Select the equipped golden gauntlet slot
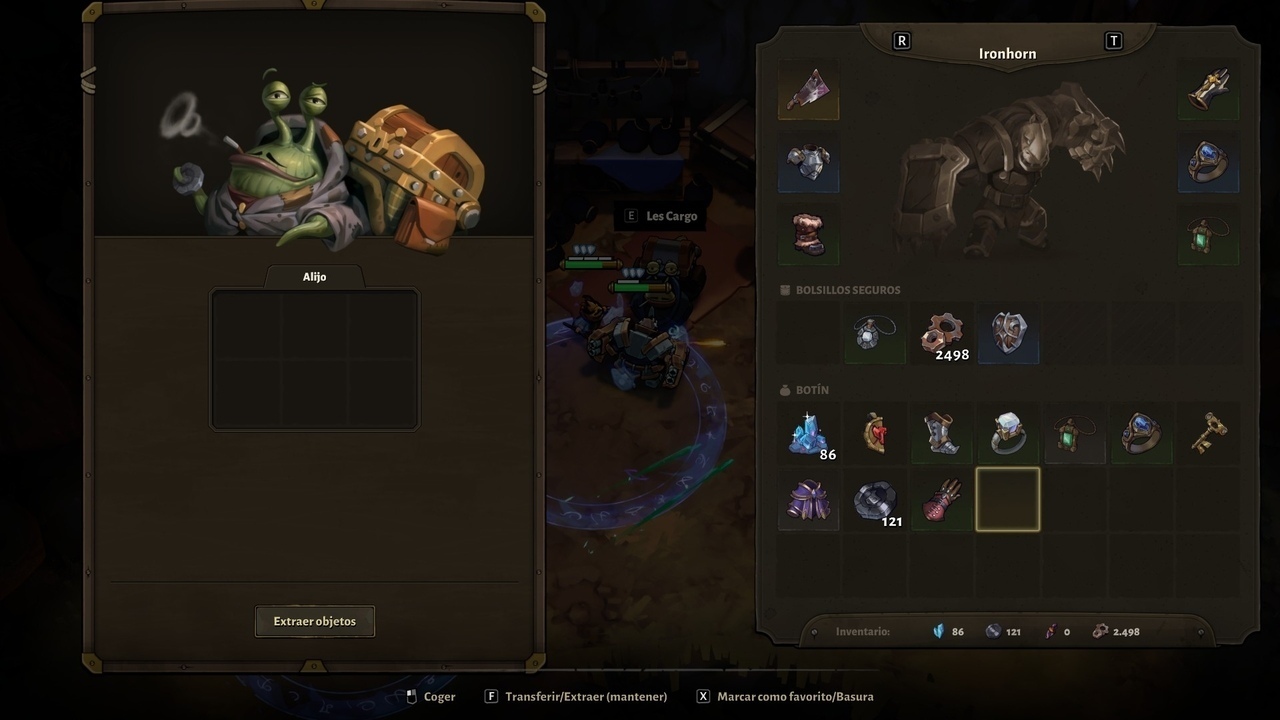The height and width of the screenshot is (720, 1280). pyautogui.click(x=1208, y=91)
